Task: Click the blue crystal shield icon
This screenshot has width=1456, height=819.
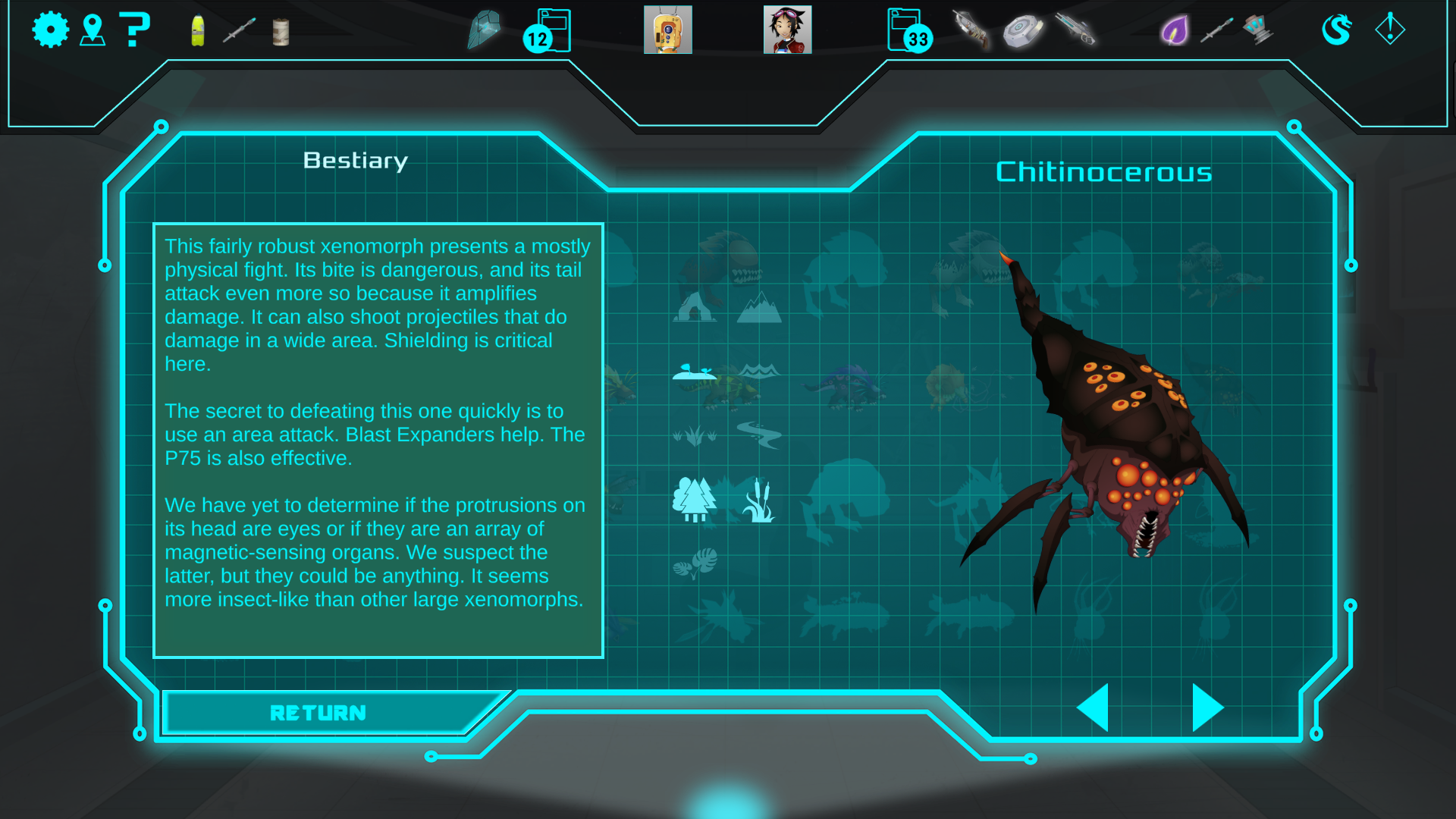Action: pyautogui.click(x=484, y=30)
